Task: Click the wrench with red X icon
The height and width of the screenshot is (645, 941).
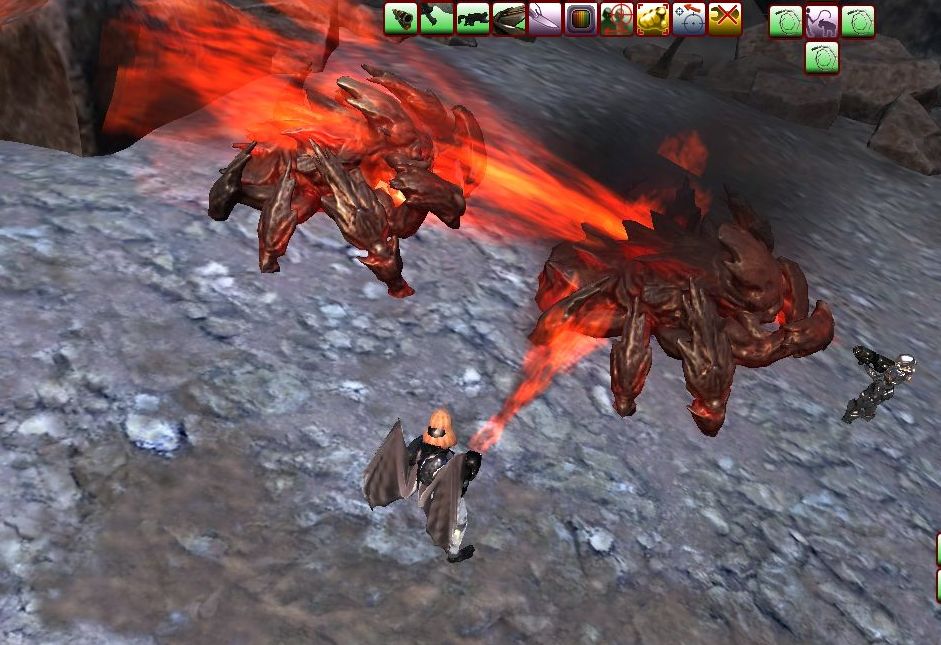Action: (x=725, y=19)
